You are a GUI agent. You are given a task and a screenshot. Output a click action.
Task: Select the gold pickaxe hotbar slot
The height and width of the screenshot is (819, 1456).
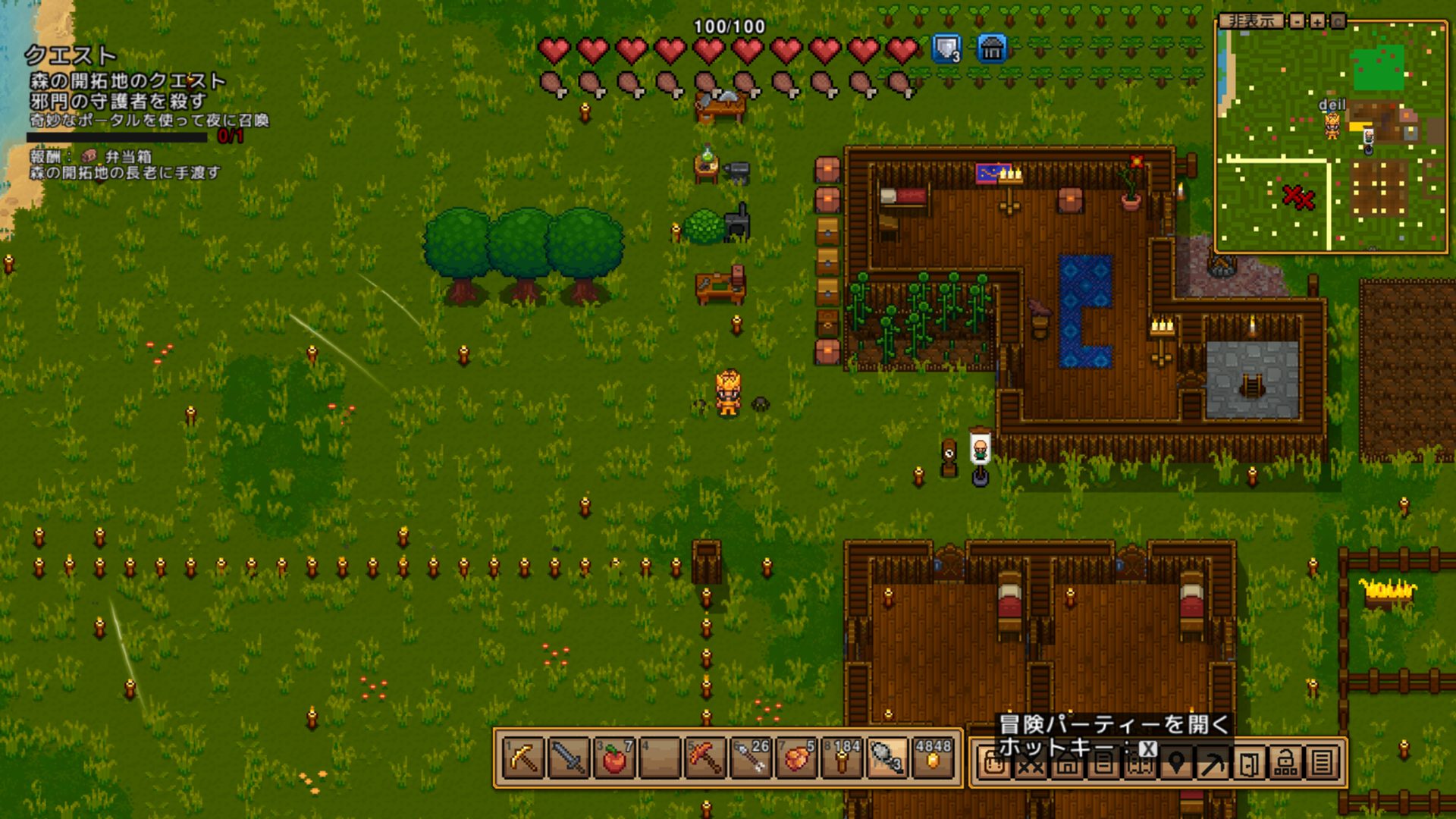pyautogui.click(x=524, y=759)
